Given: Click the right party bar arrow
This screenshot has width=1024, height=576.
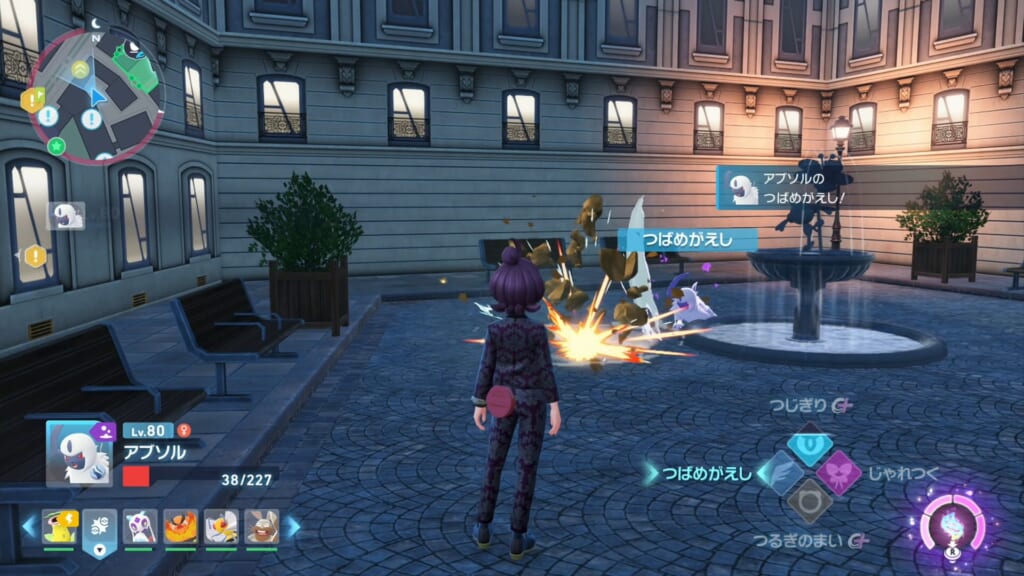Looking at the screenshot, I should point(293,526).
